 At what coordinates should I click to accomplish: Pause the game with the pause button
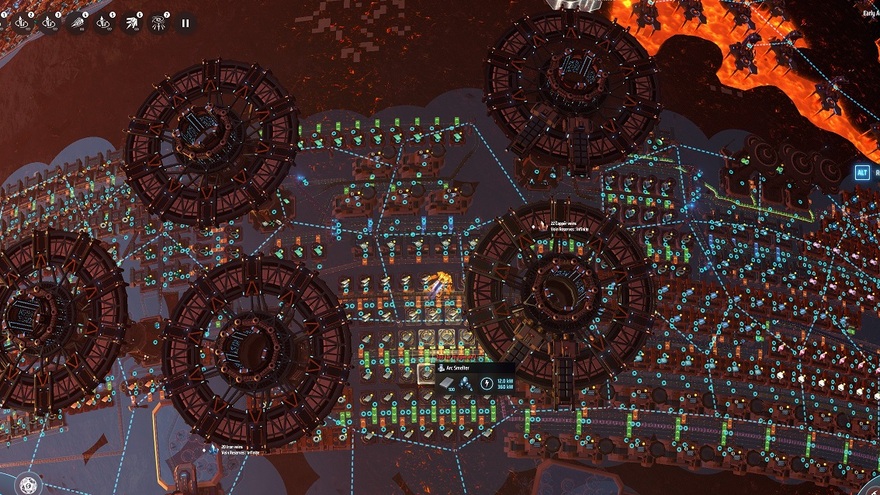pos(185,21)
